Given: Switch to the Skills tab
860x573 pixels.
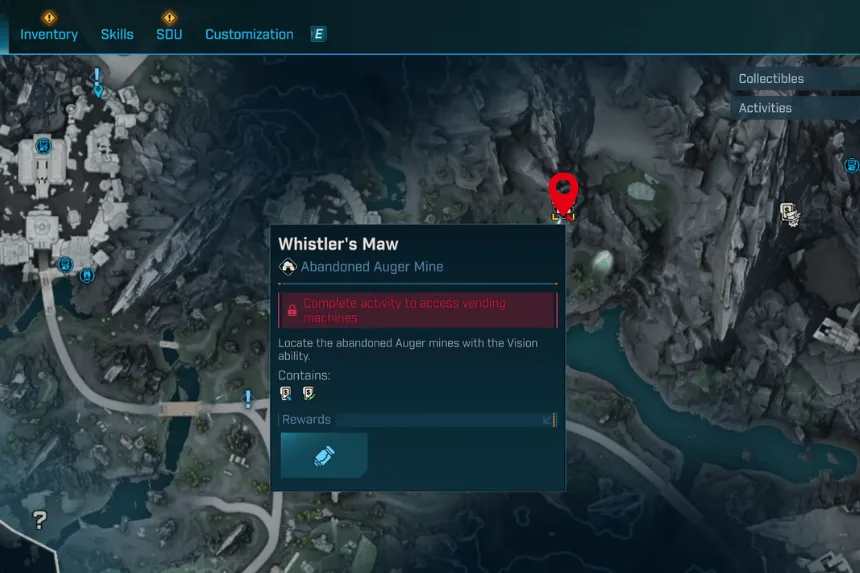Looking at the screenshot, I should pyautogui.click(x=117, y=34).
